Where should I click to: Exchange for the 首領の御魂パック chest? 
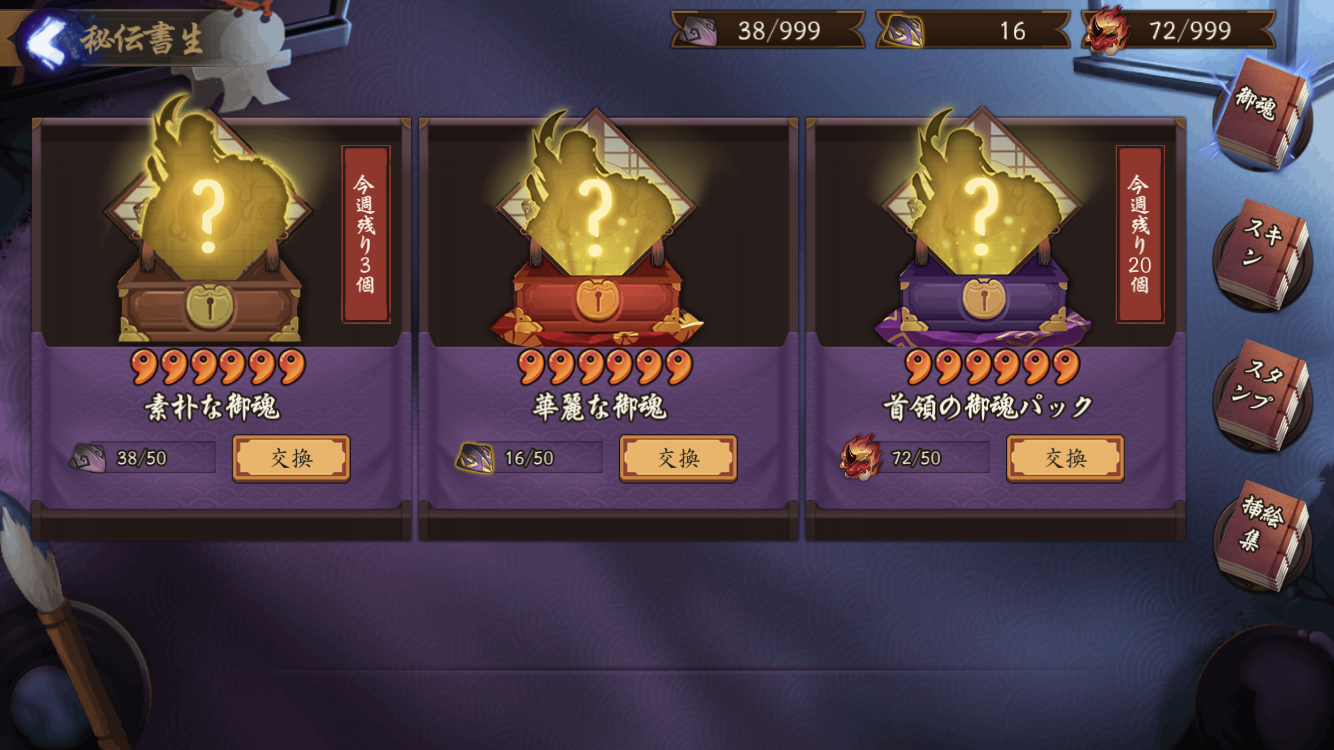pos(1065,458)
